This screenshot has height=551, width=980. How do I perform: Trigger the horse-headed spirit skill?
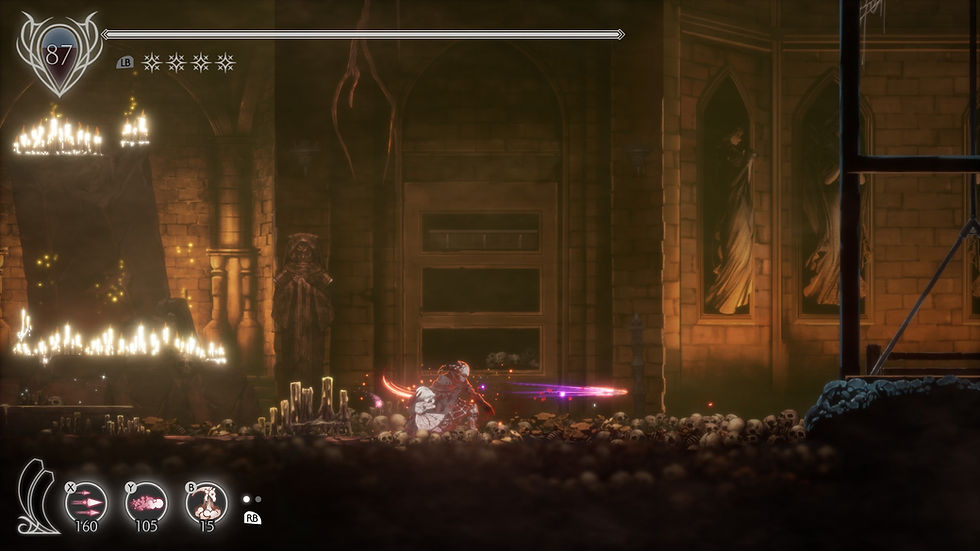(206, 501)
